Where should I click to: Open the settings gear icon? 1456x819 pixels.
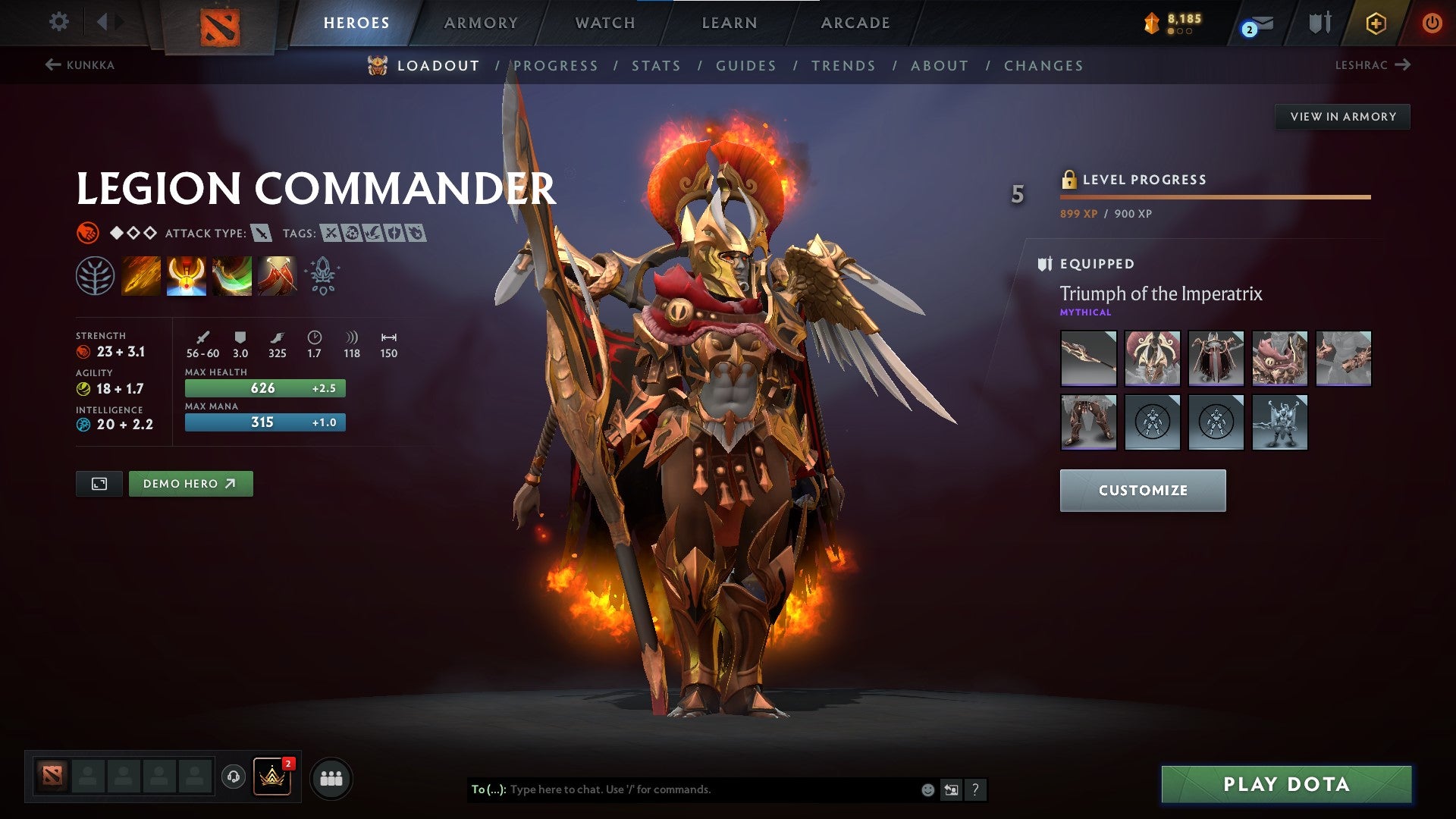point(58,22)
